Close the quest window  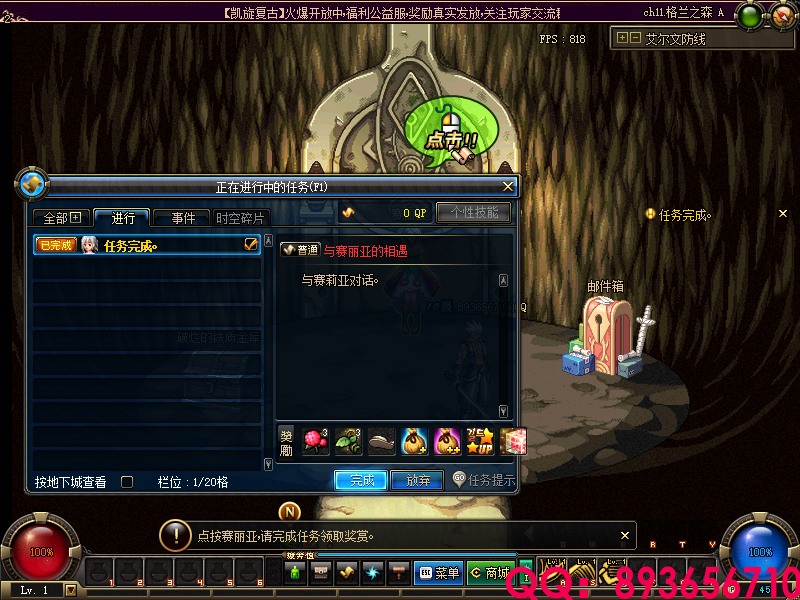click(508, 186)
